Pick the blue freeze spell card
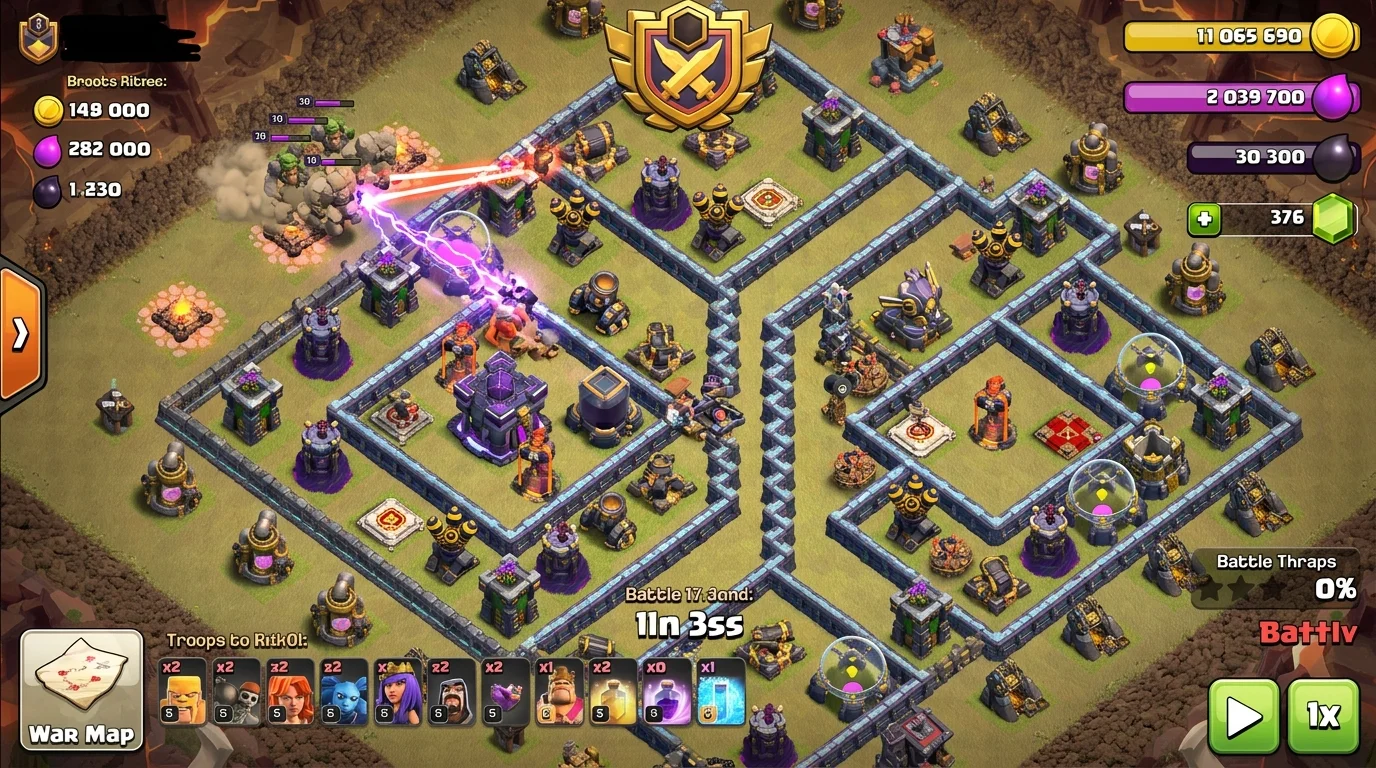This screenshot has height=768, width=1376. [x=722, y=691]
